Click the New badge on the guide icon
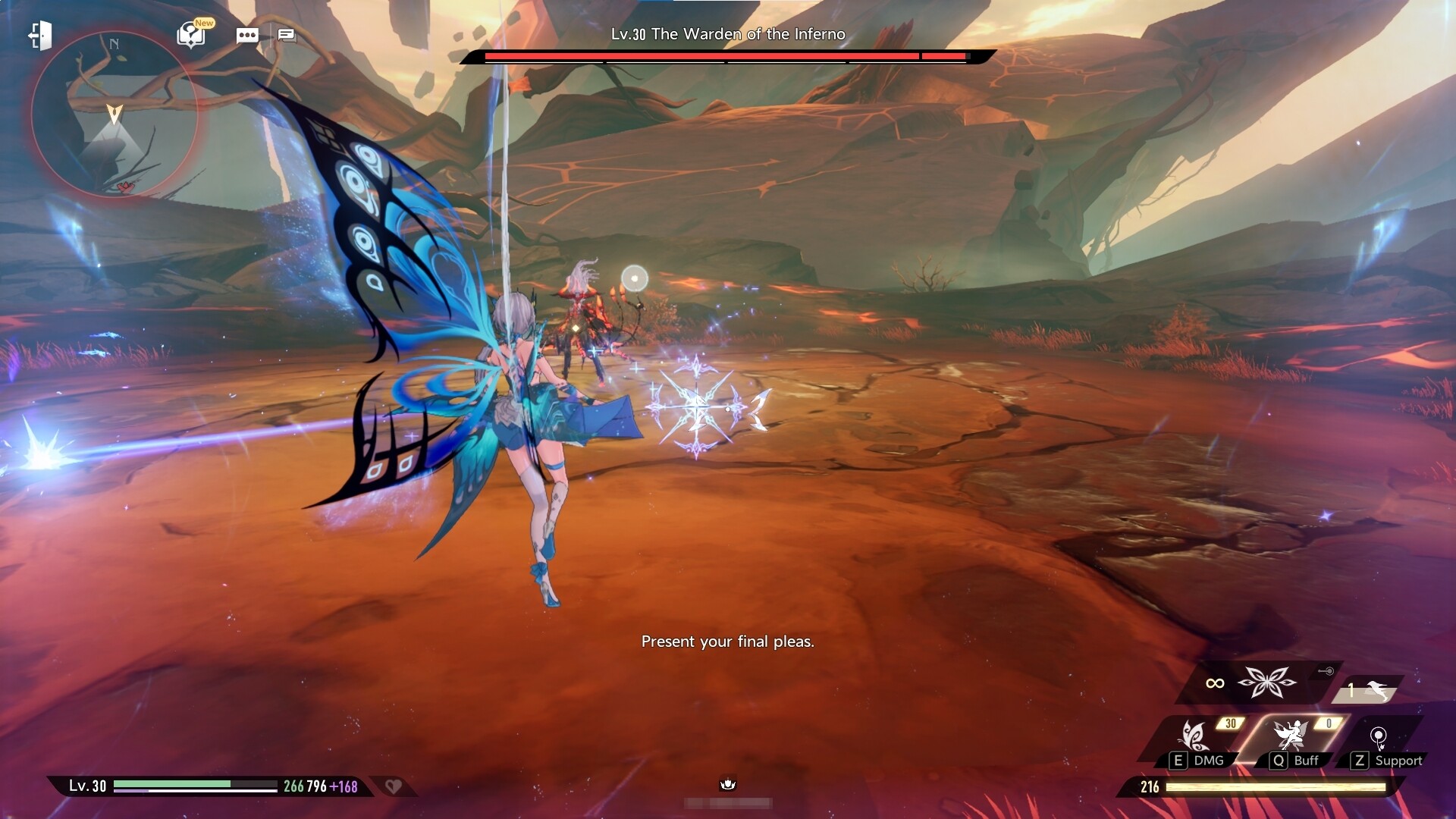 202,22
